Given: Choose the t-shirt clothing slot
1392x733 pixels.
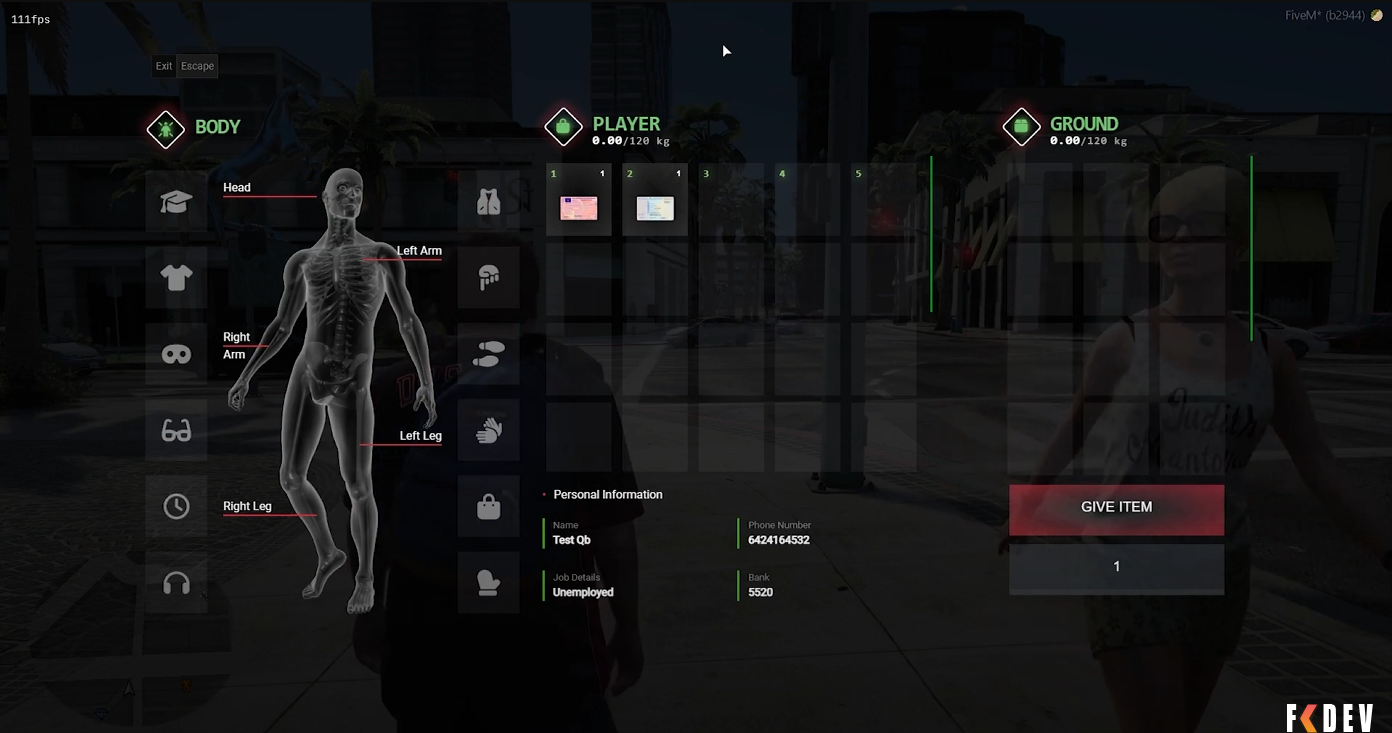Looking at the screenshot, I should [176, 278].
